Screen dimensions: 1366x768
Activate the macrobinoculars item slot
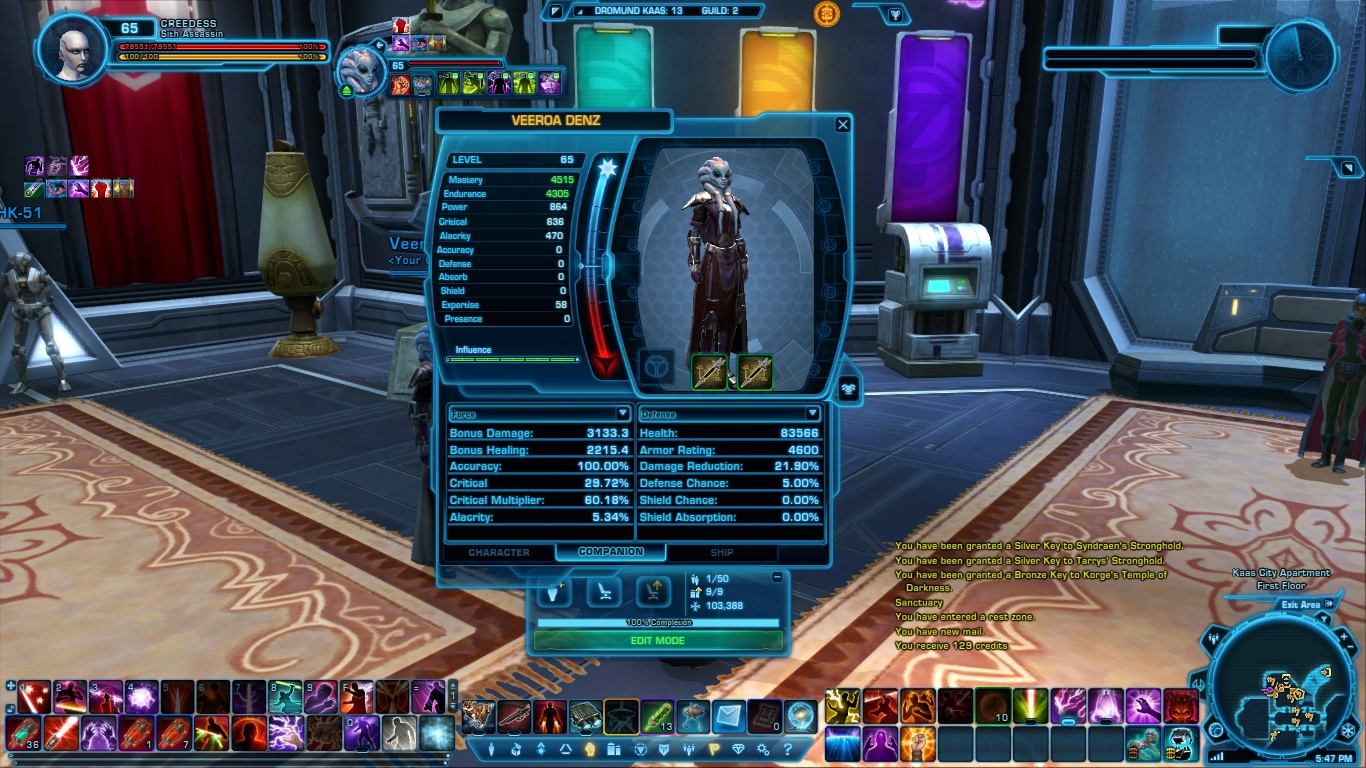pos(585,717)
